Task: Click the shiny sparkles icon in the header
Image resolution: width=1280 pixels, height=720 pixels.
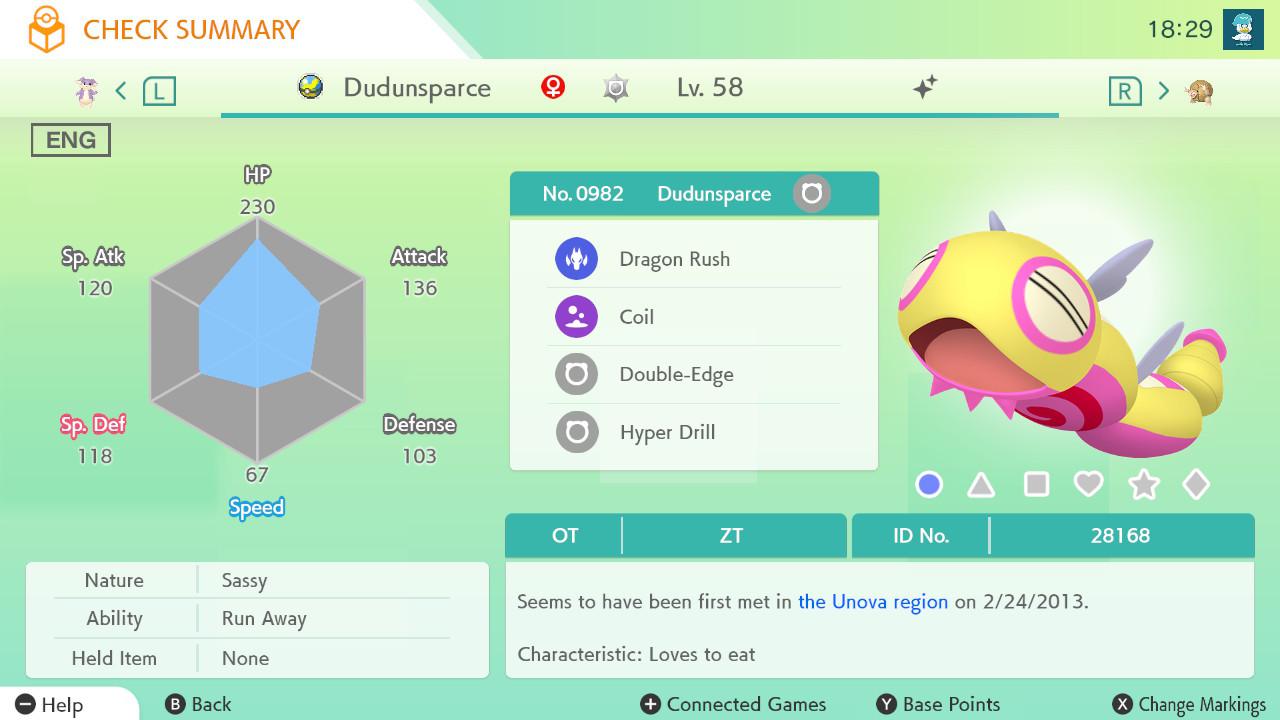Action: [x=925, y=88]
